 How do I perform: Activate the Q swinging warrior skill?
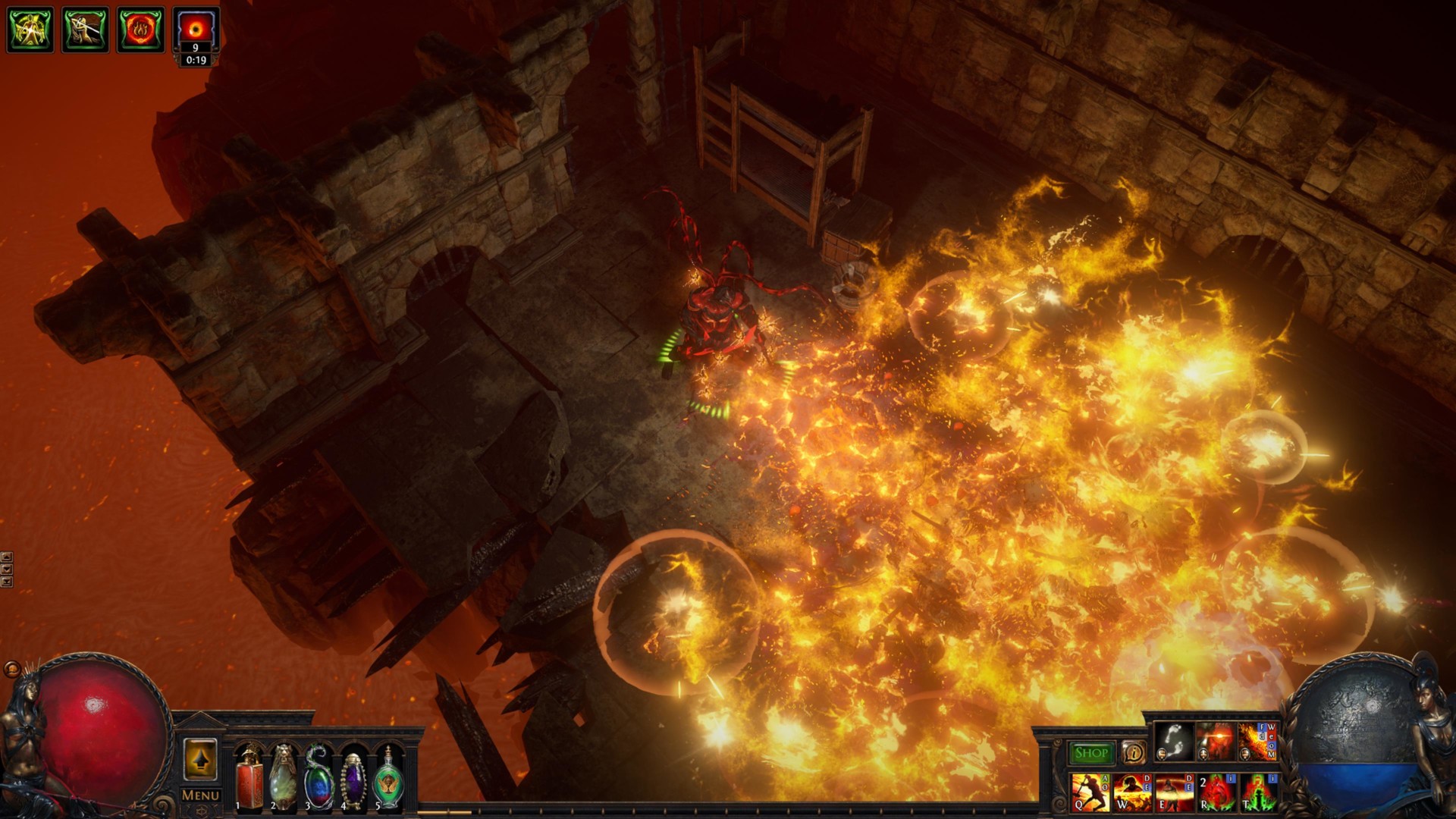click(x=1090, y=792)
